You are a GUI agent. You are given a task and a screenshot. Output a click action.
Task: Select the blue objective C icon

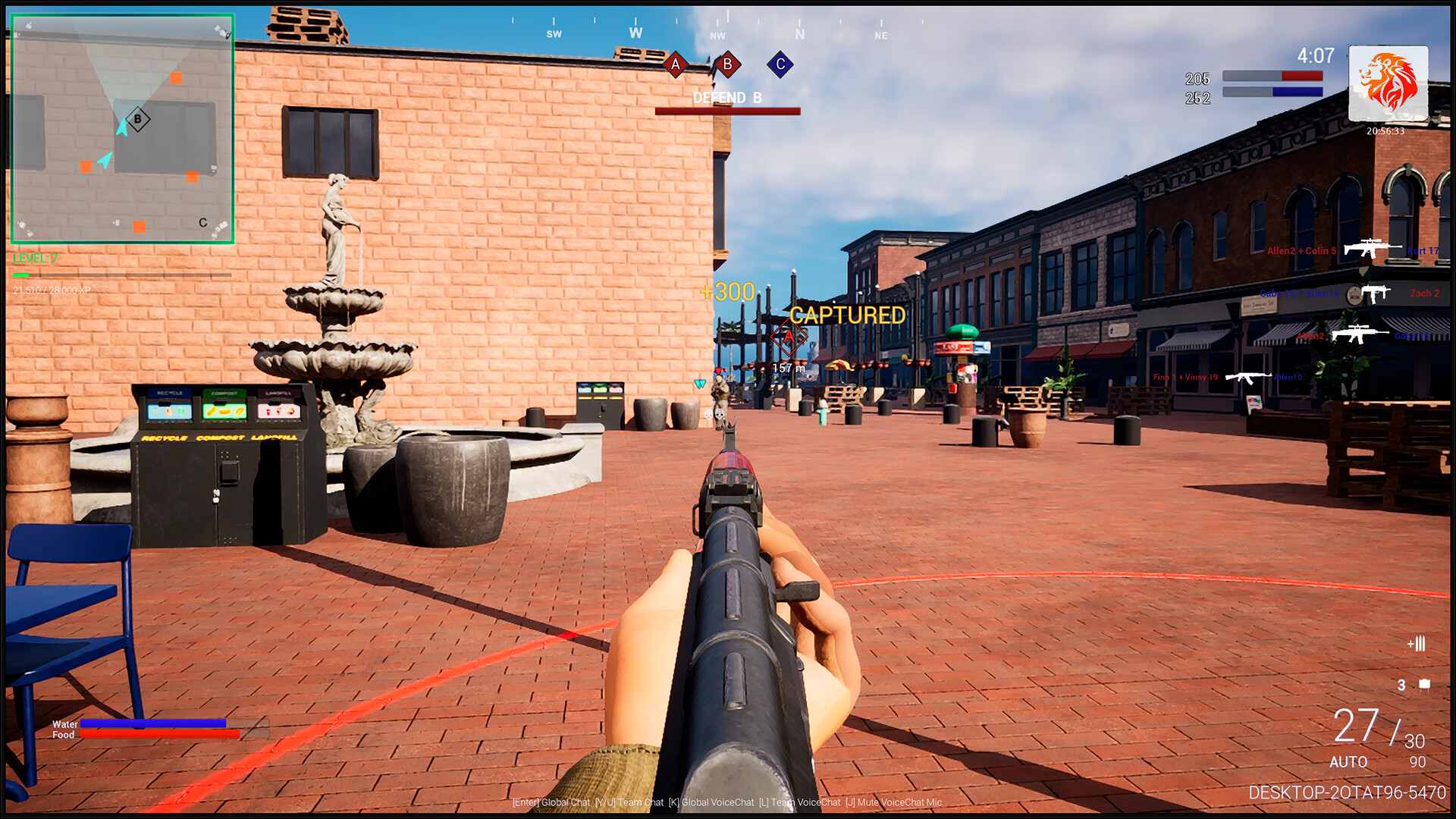(780, 64)
